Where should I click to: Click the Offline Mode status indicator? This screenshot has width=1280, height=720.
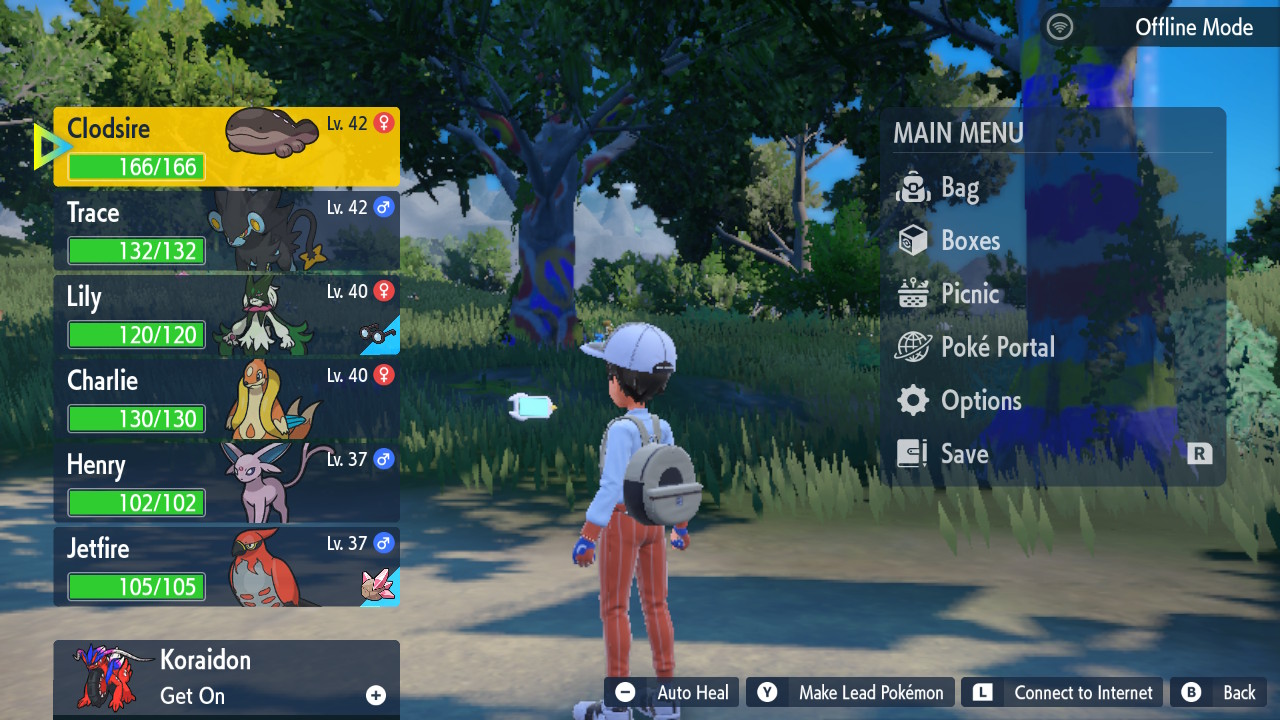click(x=1150, y=27)
